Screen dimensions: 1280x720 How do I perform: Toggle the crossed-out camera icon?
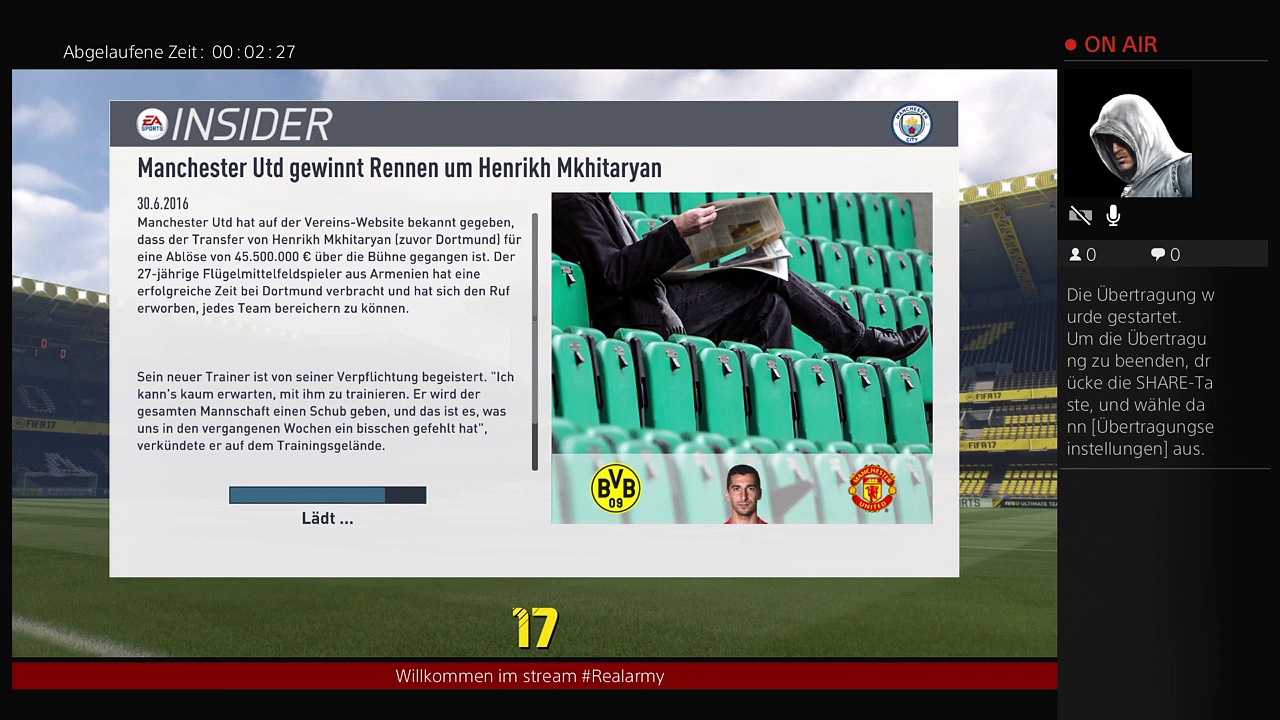(x=1080, y=216)
